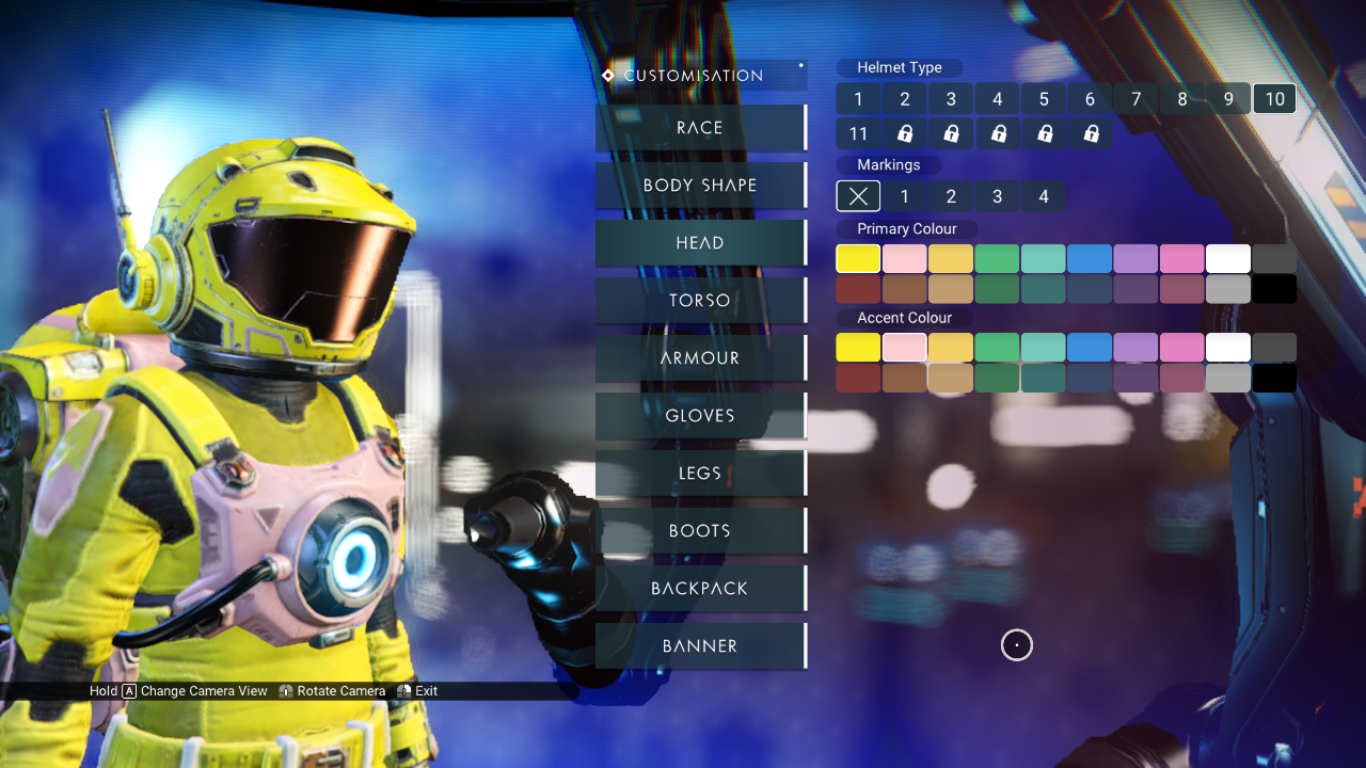The width and height of the screenshot is (1366, 768).
Task: Pick helmet type 11
Action: 858,133
